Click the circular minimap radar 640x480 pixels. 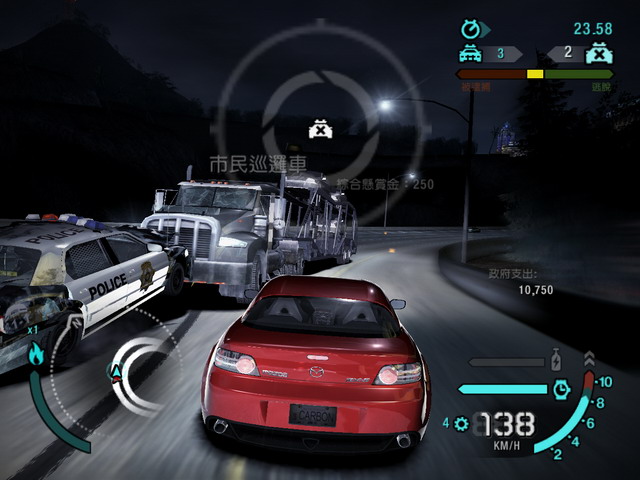(120, 372)
